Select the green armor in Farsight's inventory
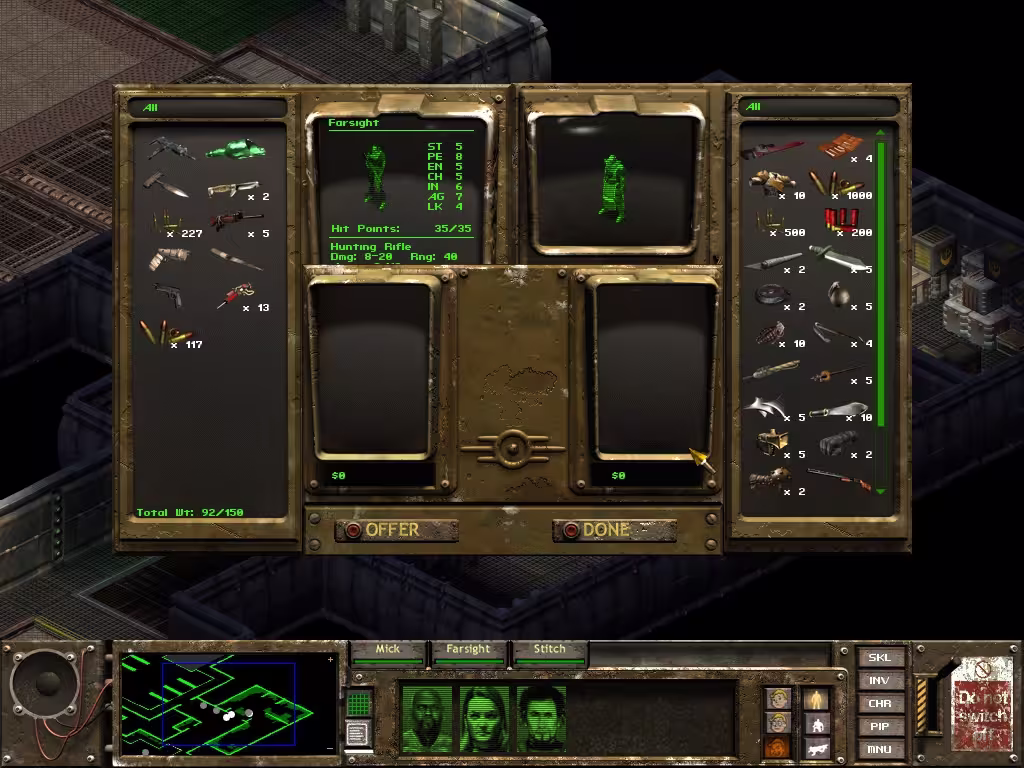Image resolution: width=1024 pixels, height=768 pixels. click(235, 150)
